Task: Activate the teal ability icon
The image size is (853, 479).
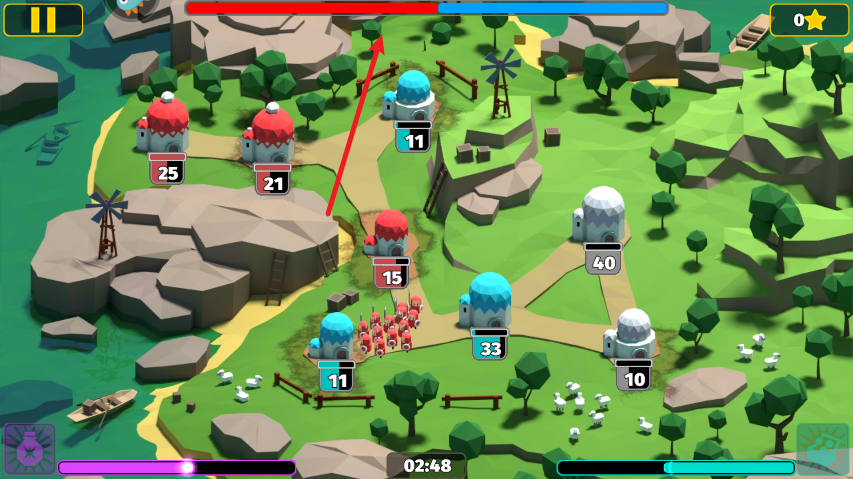Action: pos(822,449)
